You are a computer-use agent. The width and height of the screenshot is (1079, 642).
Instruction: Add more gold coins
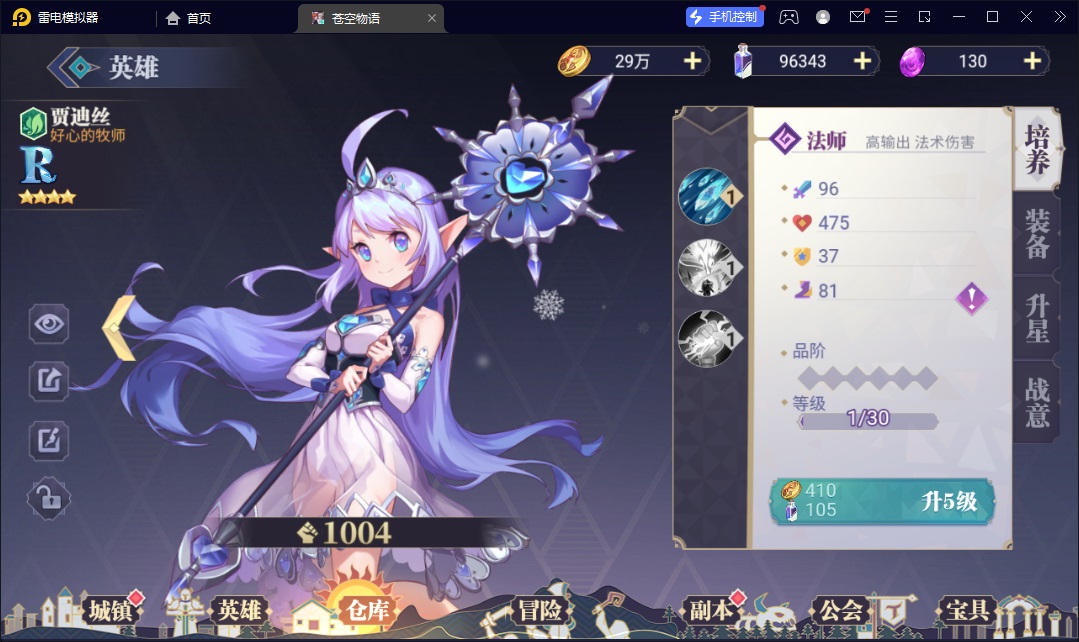point(692,61)
